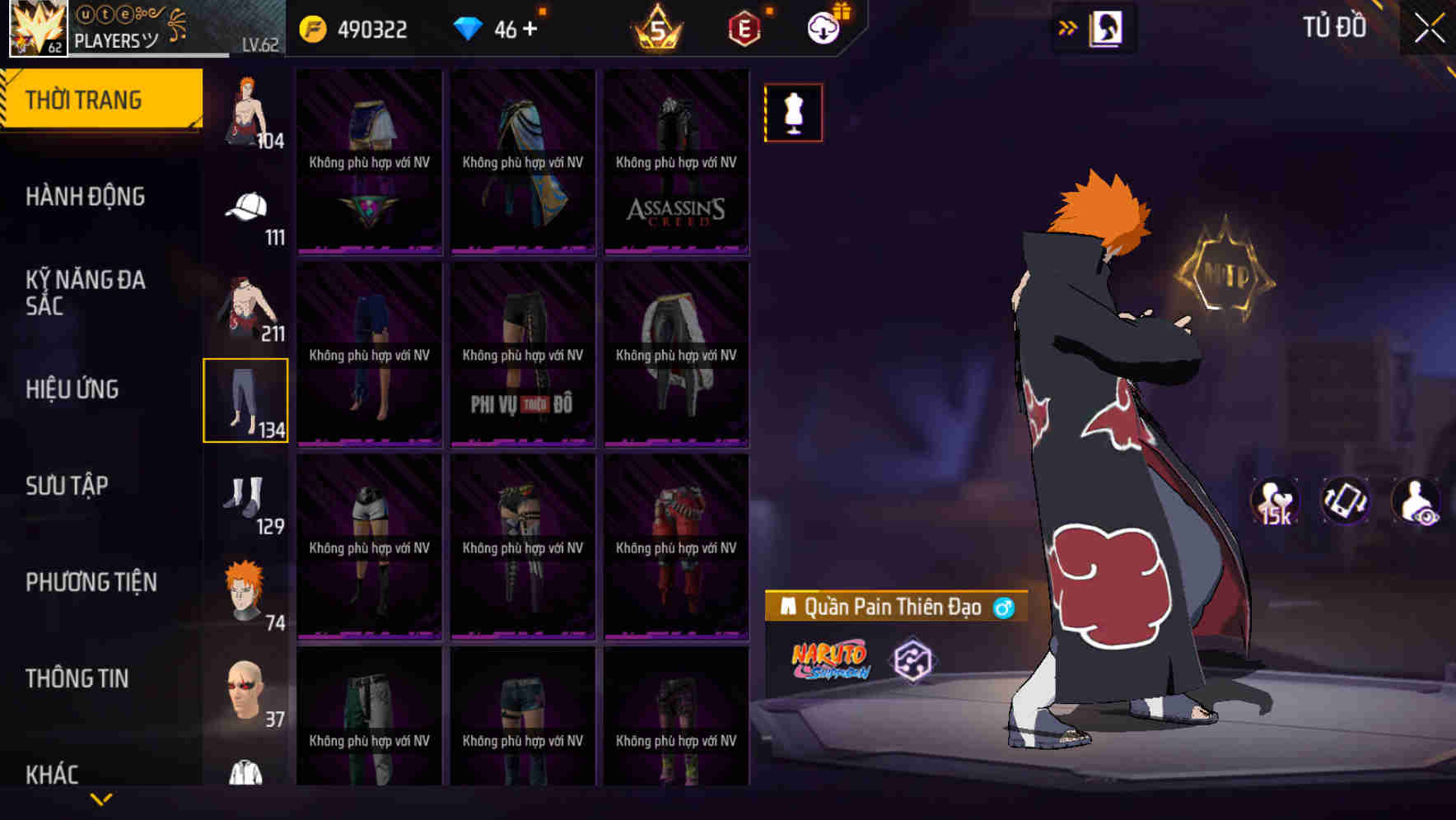The image size is (1456, 820).
Task: Click the mannequin display icon above the character
Action: (793, 113)
